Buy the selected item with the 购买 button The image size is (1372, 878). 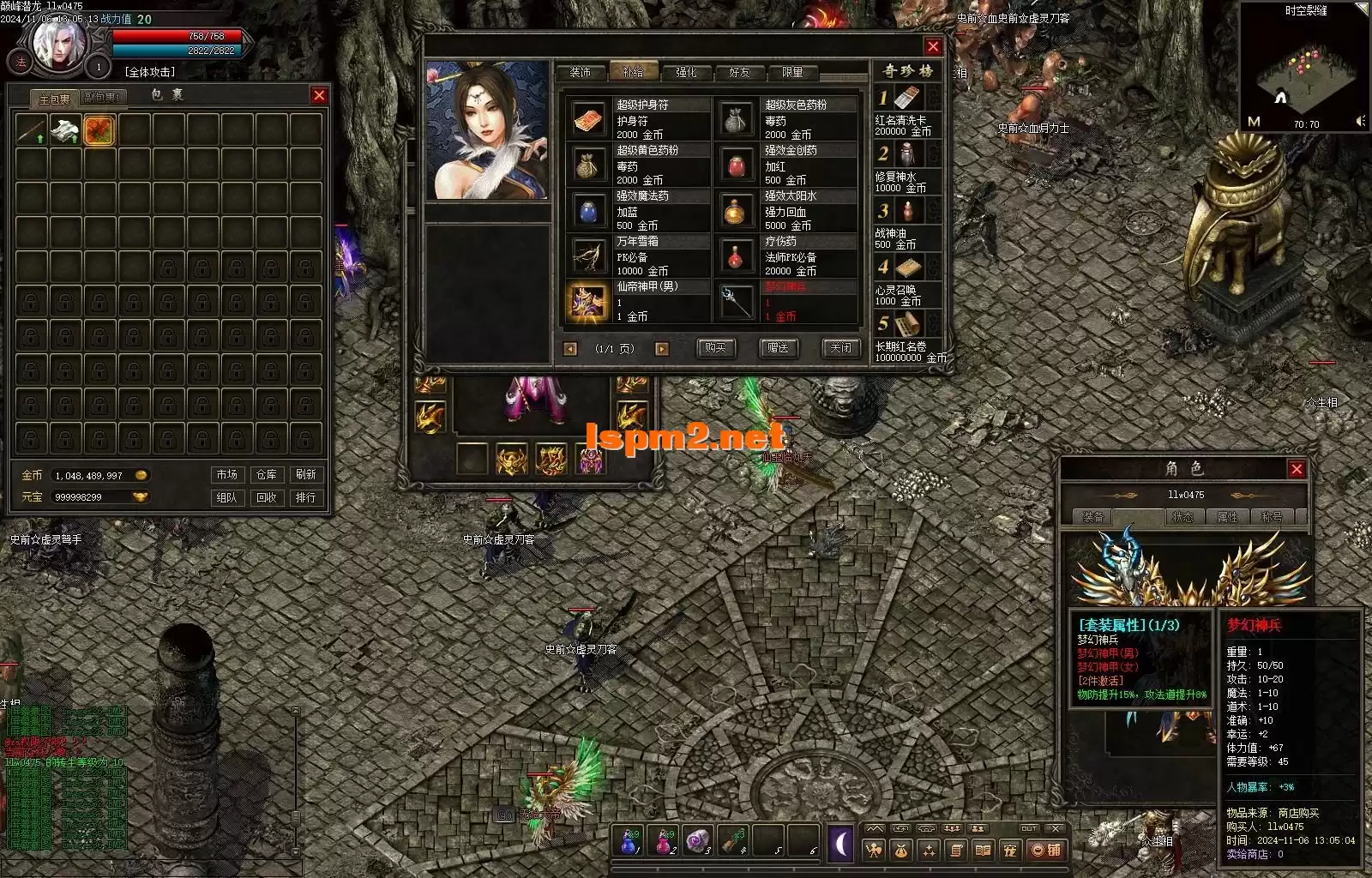coord(715,348)
